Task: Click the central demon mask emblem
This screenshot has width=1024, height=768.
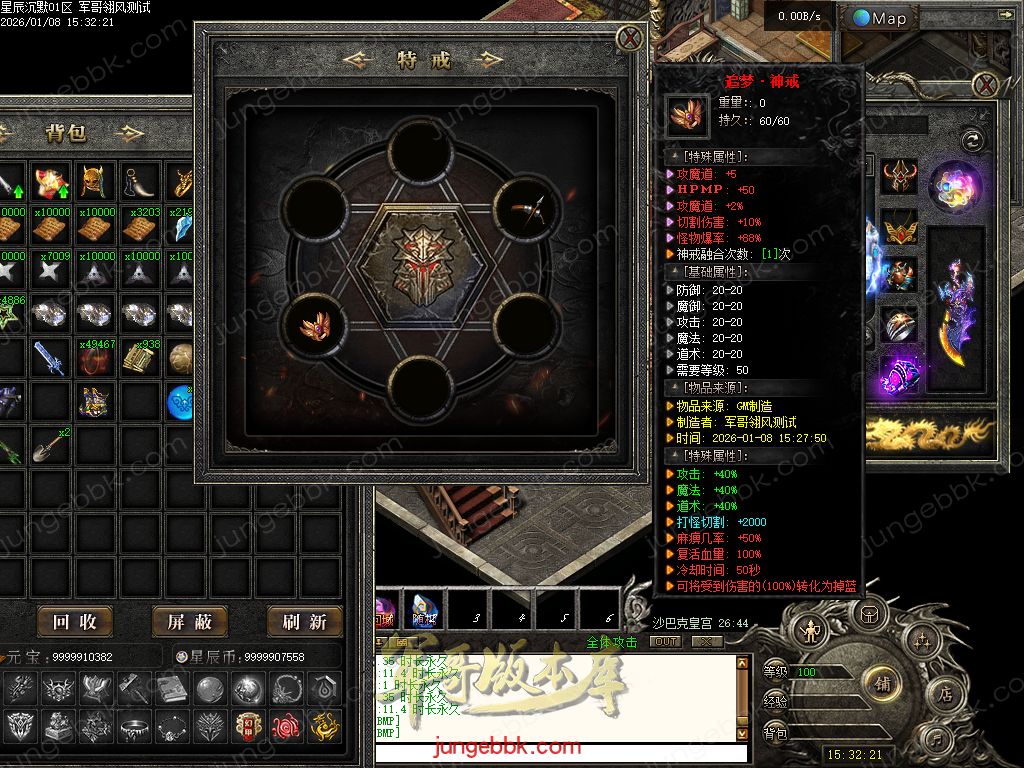Action: [422, 263]
